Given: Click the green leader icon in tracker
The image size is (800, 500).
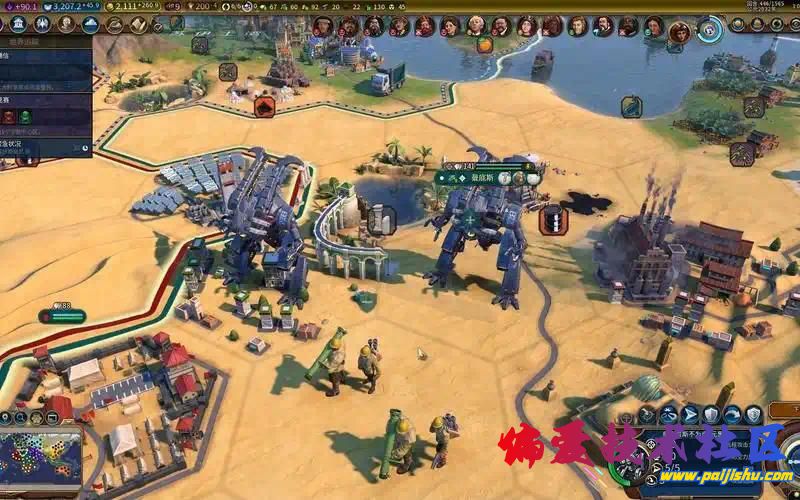Looking at the screenshot, I should [x=24, y=117].
